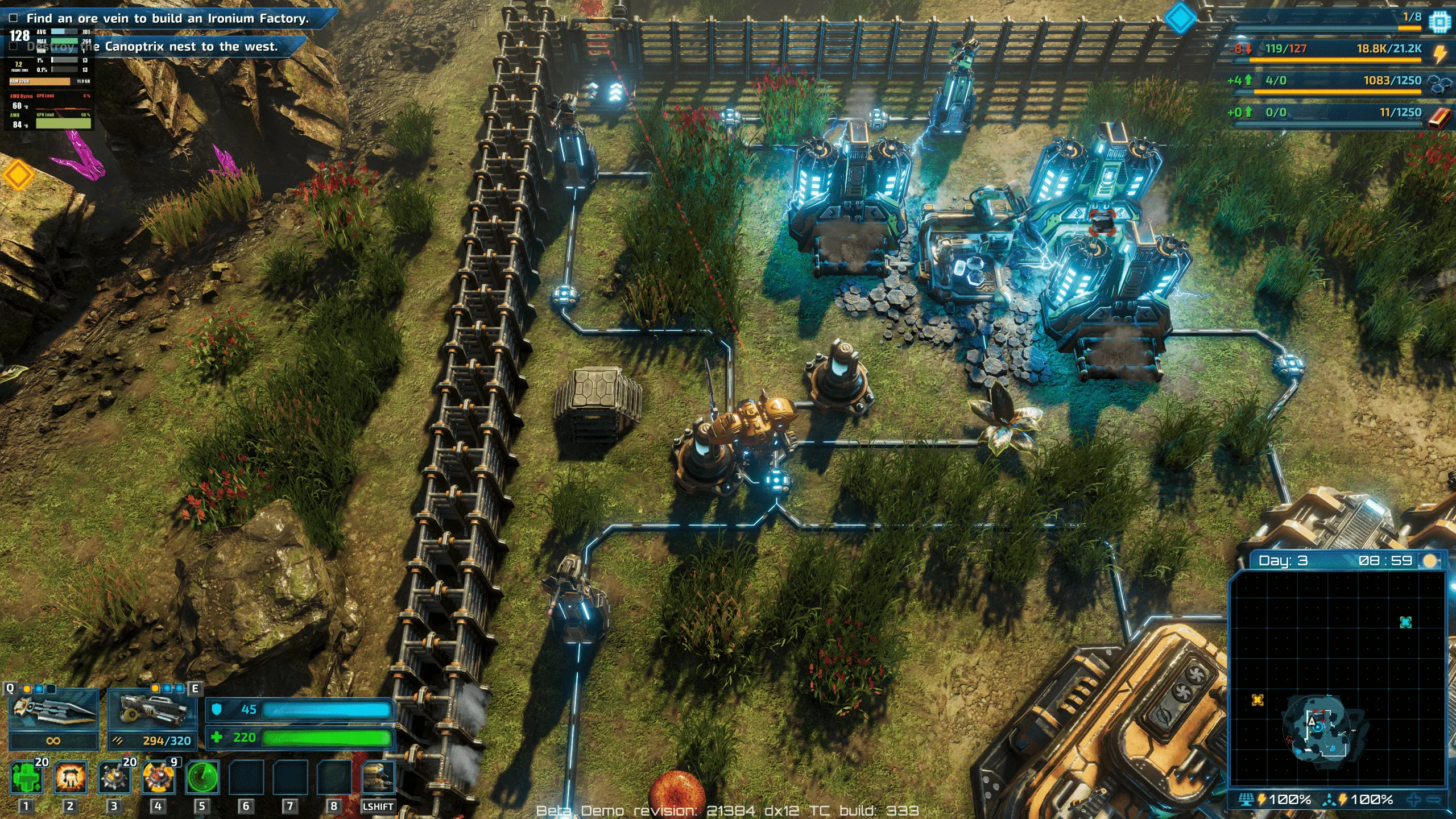Select the ammo-fed gun weapon slot

click(x=152, y=712)
